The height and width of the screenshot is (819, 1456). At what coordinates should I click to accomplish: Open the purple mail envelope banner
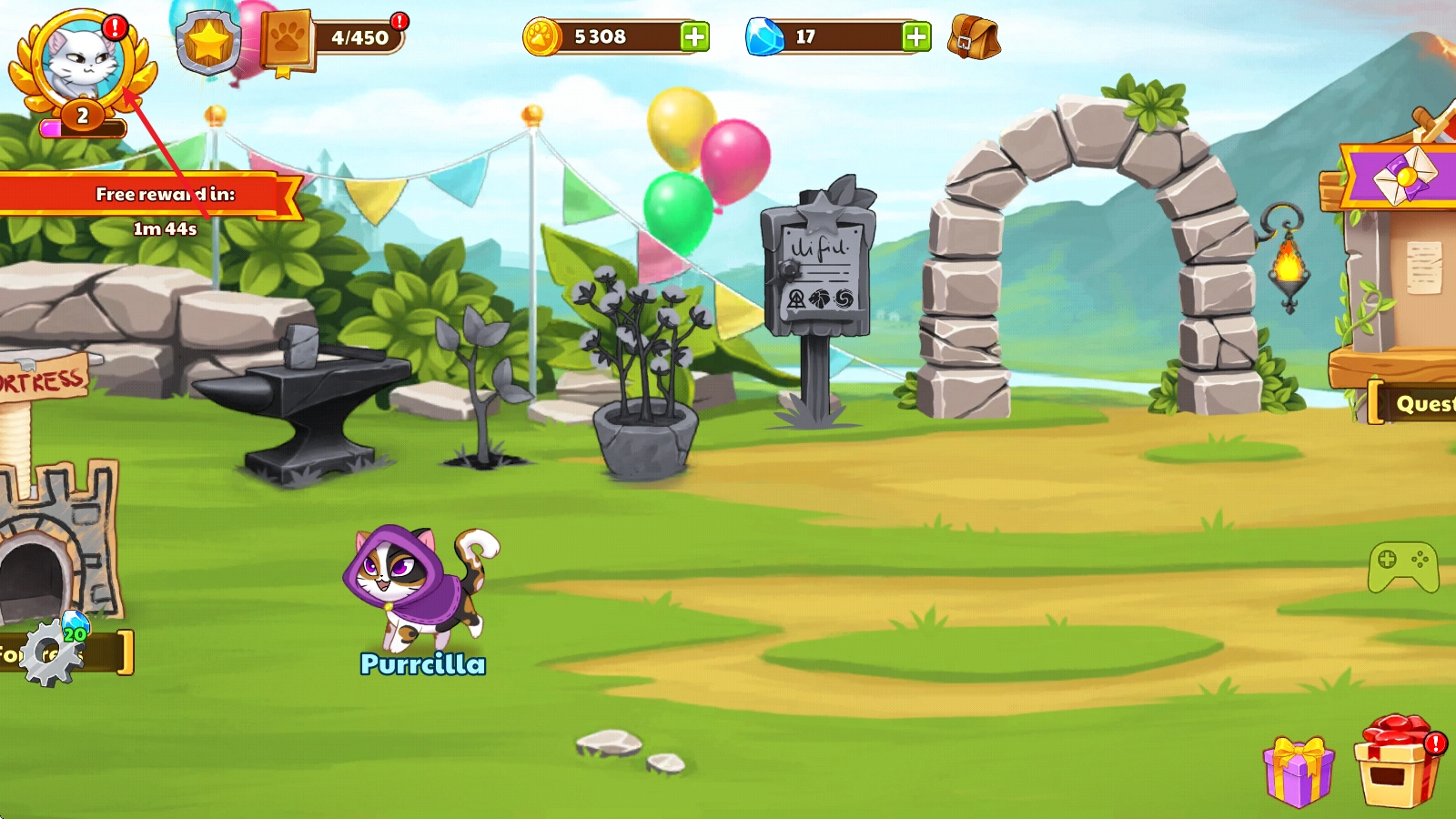[x=1402, y=175]
